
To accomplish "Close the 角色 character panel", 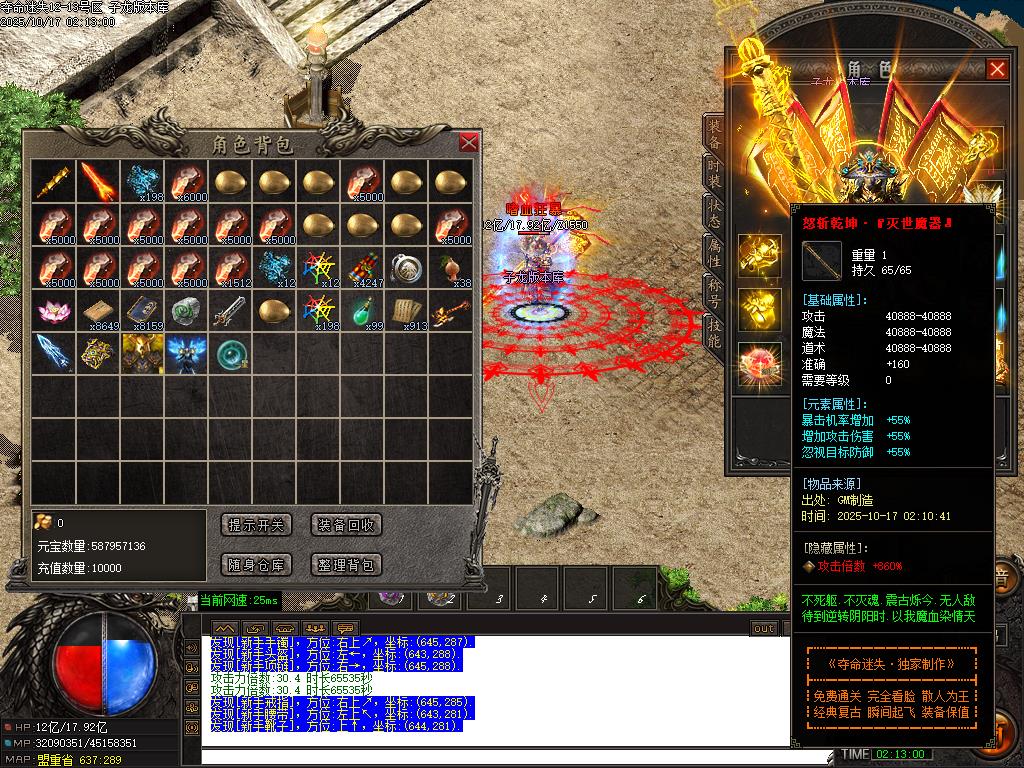I will click(x=997, y=69).
